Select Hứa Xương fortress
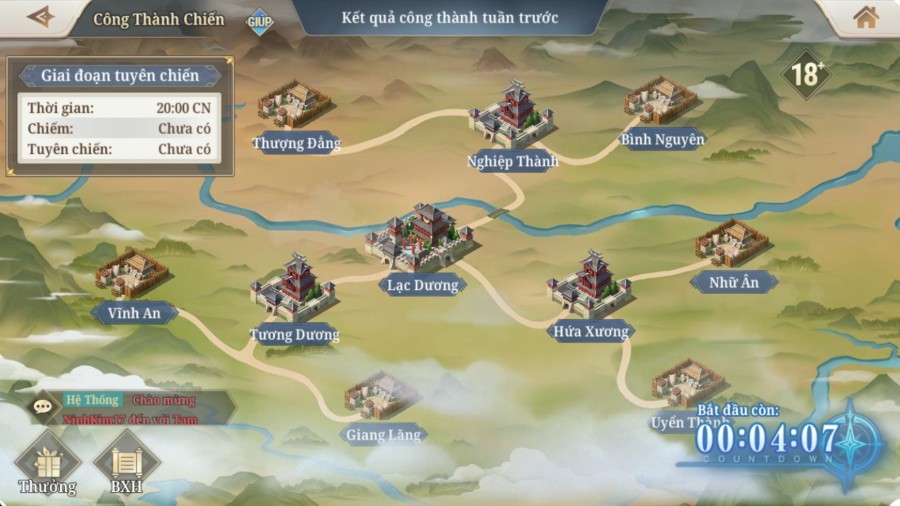Screen dimensions: 900x506 [x=590, y=286]
